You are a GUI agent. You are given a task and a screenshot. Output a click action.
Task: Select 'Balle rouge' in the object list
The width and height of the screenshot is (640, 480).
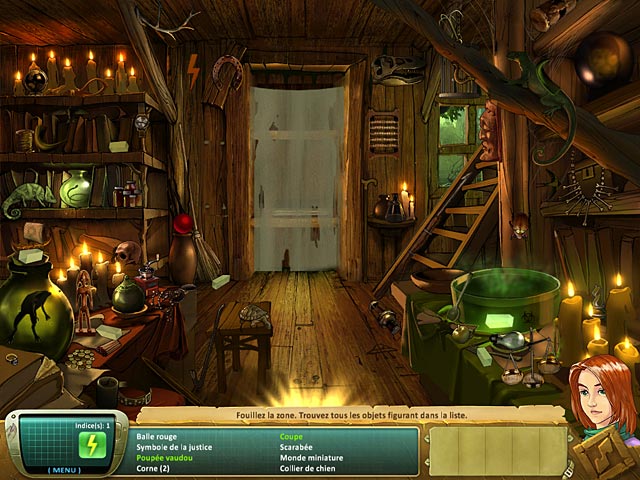158,437
